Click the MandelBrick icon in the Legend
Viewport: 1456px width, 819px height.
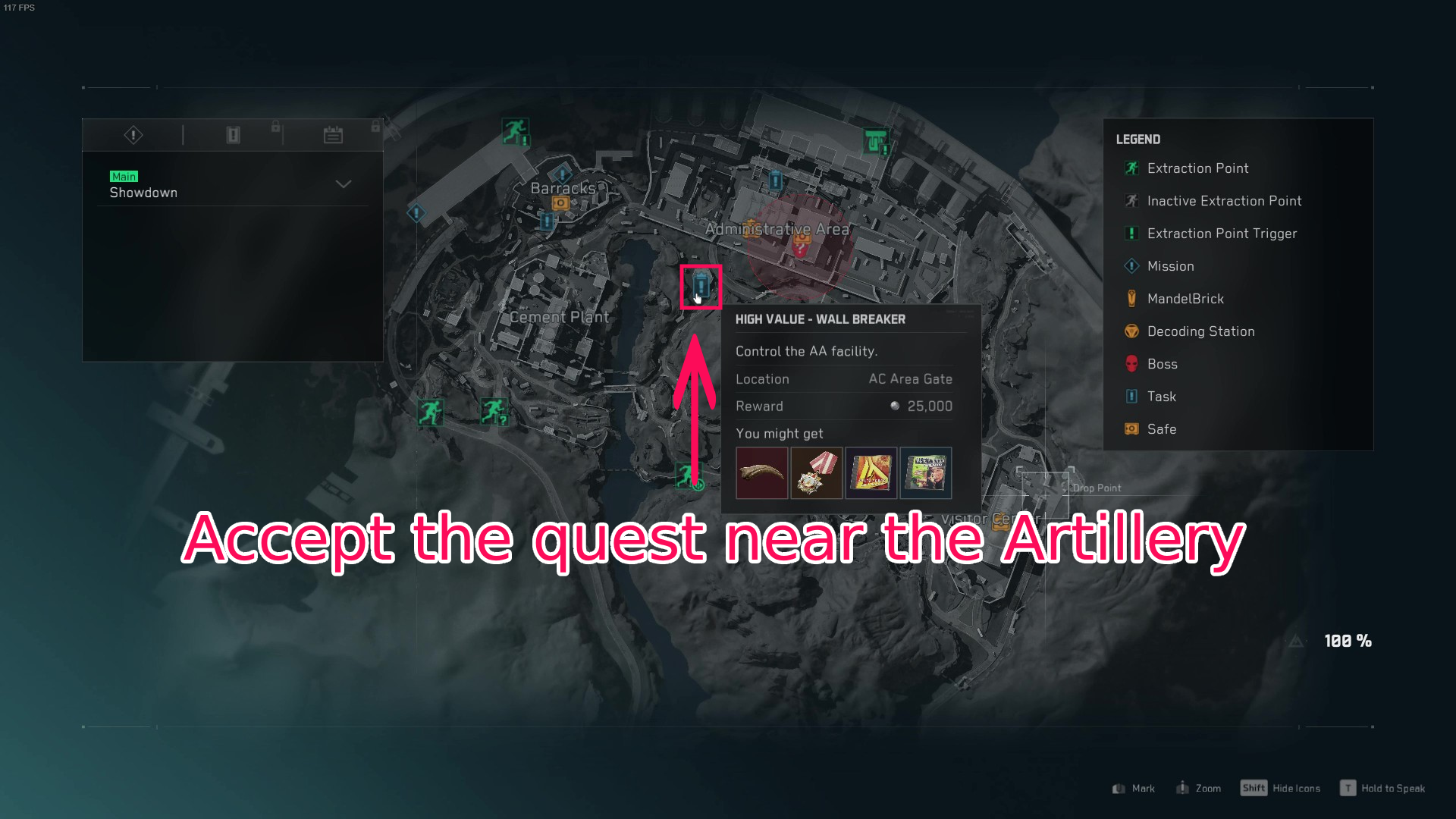(x=1131, y=299)
